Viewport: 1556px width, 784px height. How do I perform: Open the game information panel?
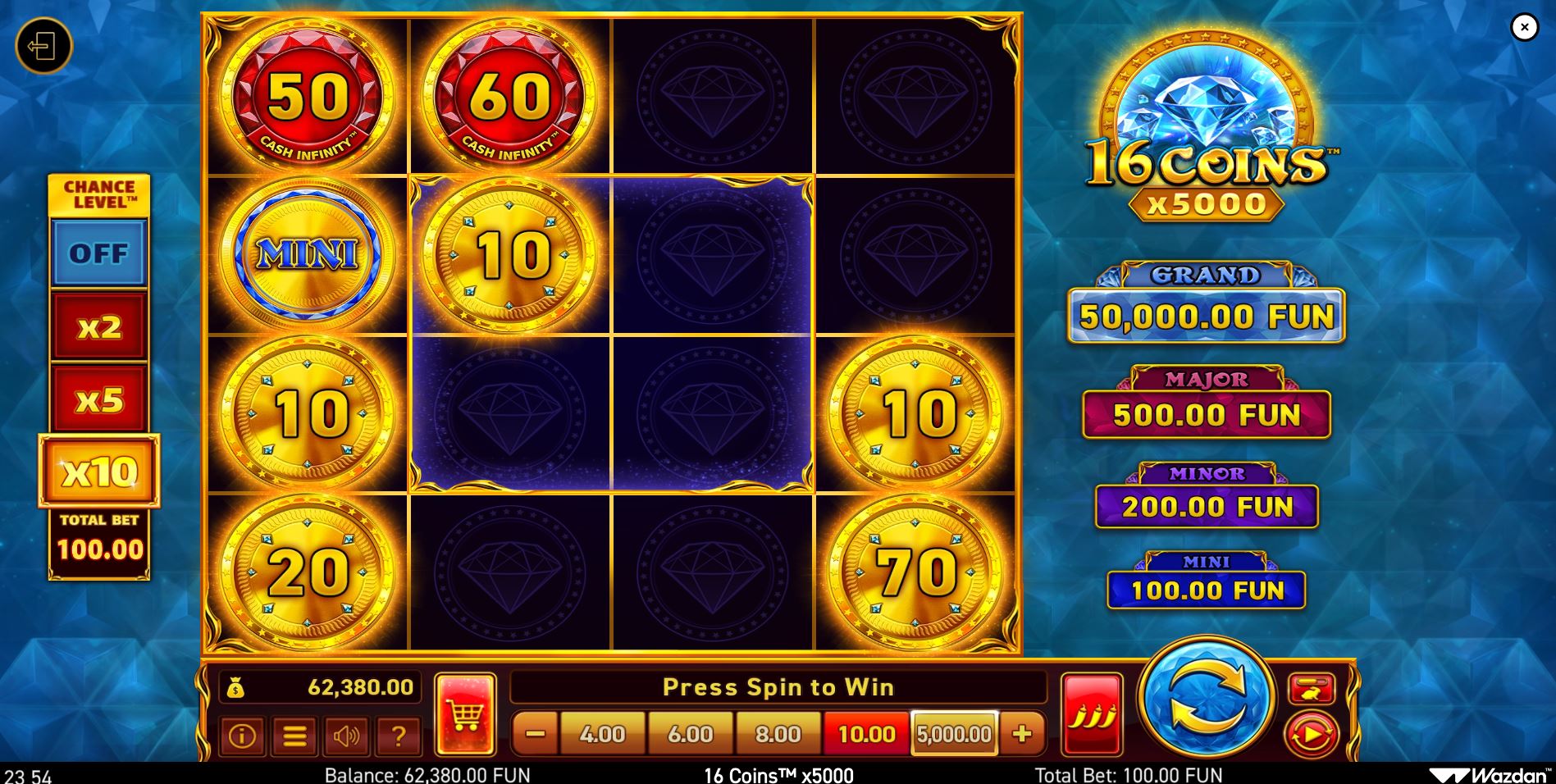pos(242,736)
